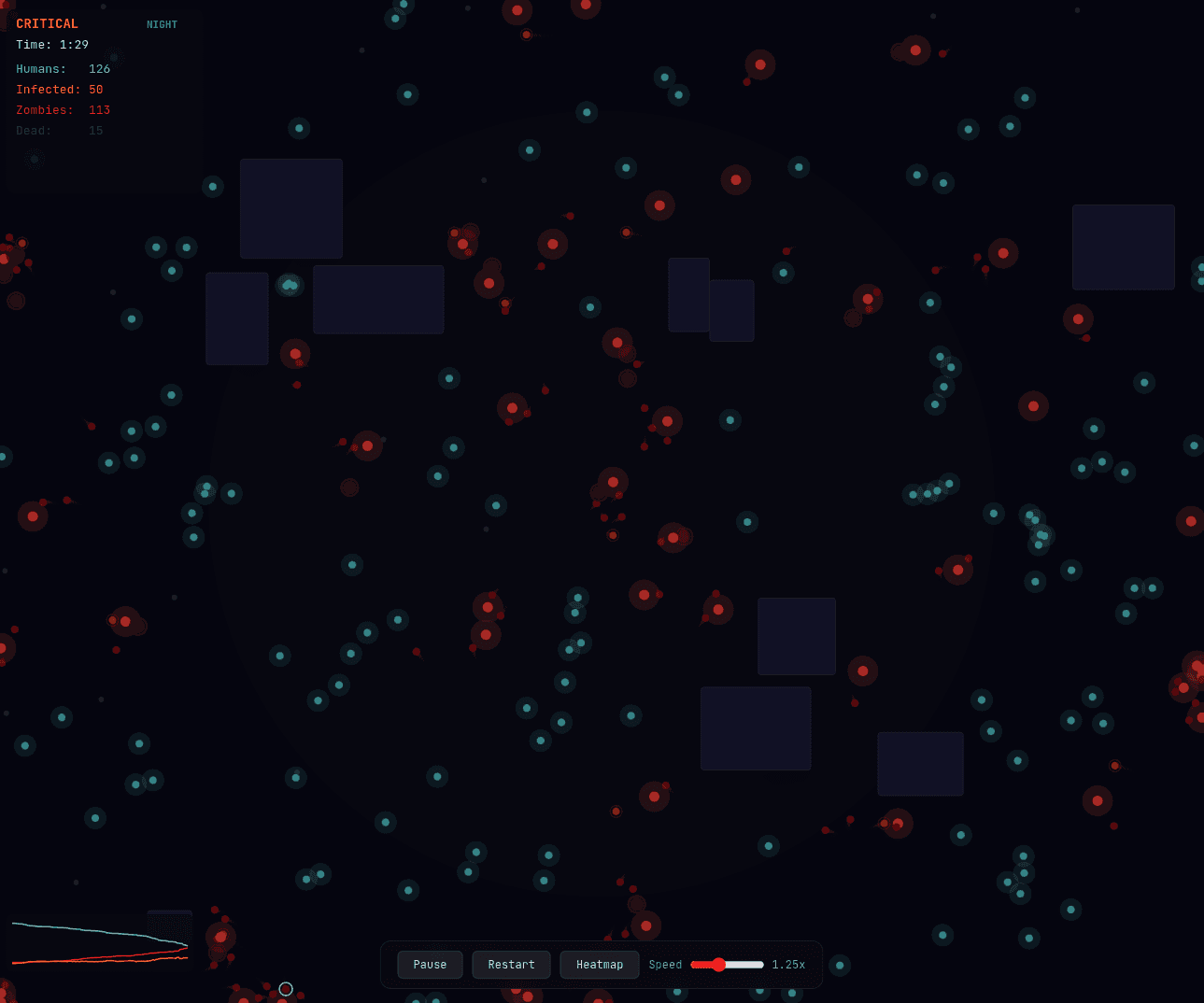Click the NIGHT phase indicator

pos(162,24)
